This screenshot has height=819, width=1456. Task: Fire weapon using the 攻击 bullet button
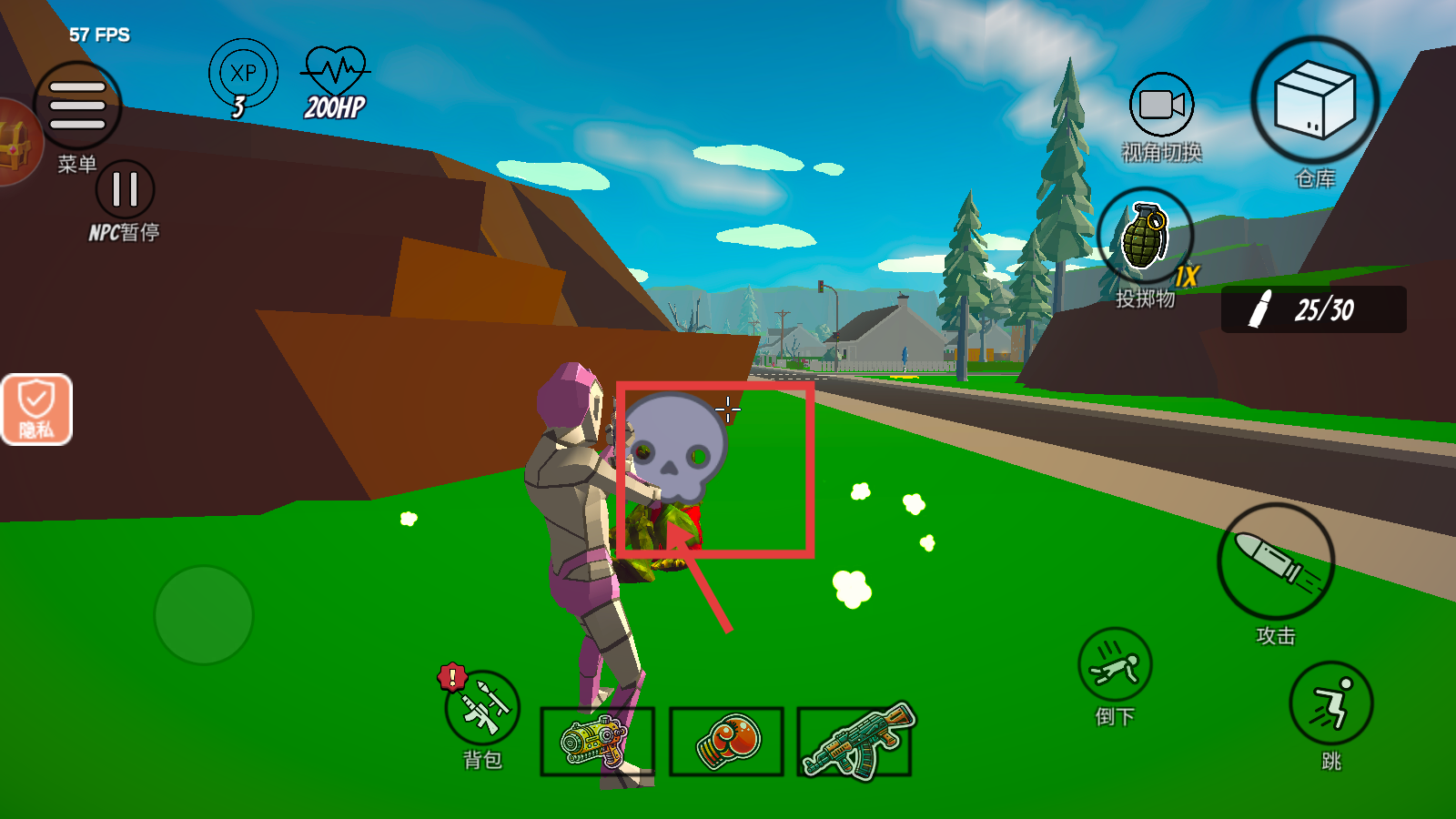coord(1275,561)
